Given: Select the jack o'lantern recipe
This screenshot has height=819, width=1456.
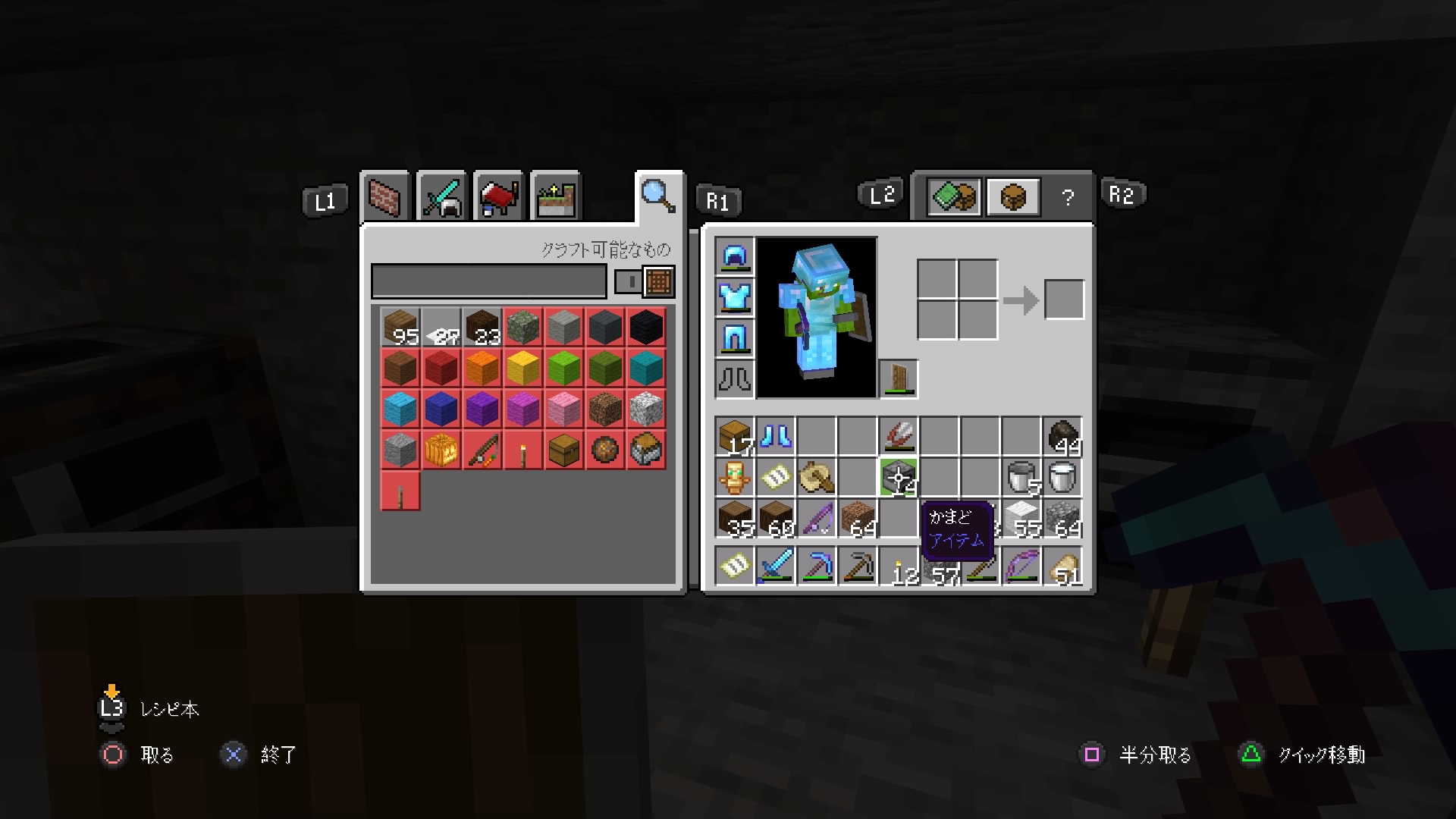Looking at the screenshot, I should (441, 449).
